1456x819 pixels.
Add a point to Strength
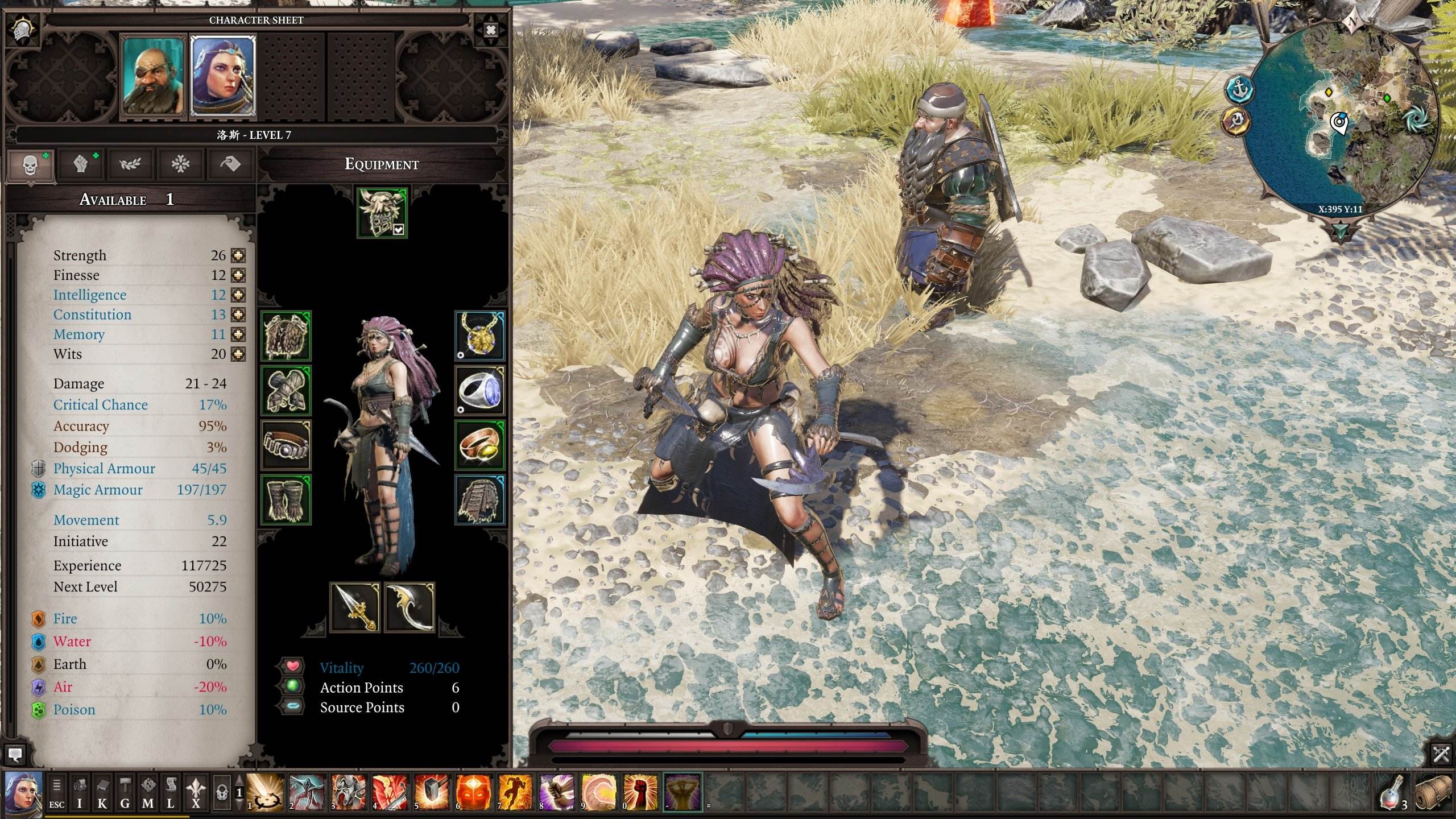point(238,255)
